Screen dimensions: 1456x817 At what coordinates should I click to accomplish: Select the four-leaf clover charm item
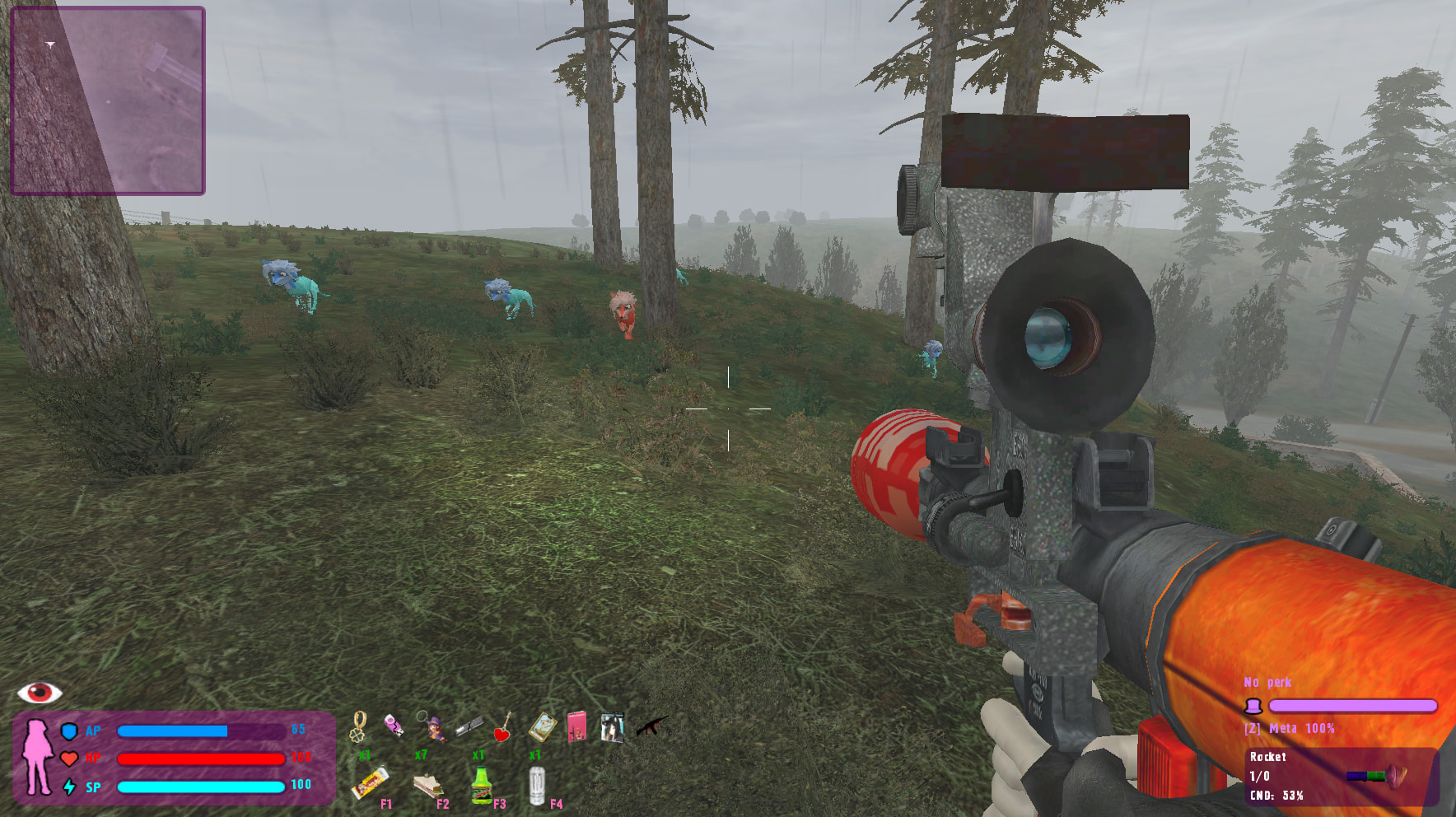[x=359, y=727]
